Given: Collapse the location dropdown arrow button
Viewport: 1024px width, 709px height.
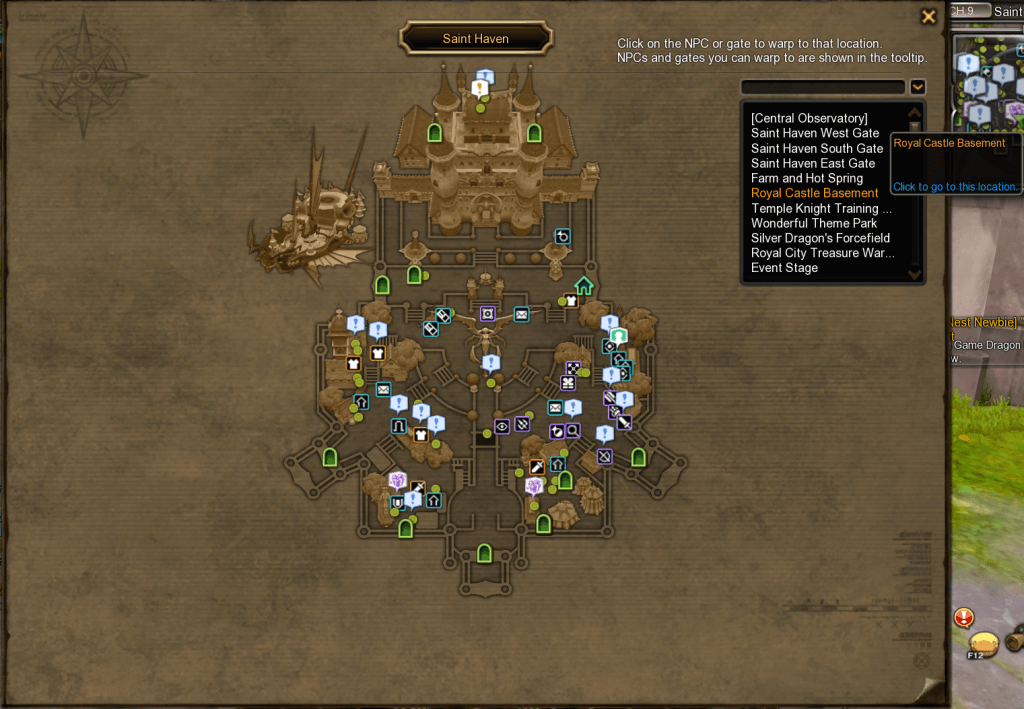Looking at the screenshot, I should (x=917, y=87).
